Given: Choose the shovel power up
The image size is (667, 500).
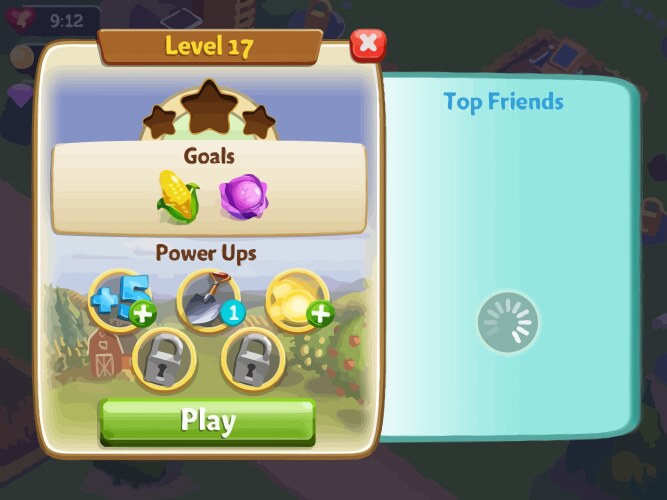Looking at the screenshot, I should click(207, 299).
